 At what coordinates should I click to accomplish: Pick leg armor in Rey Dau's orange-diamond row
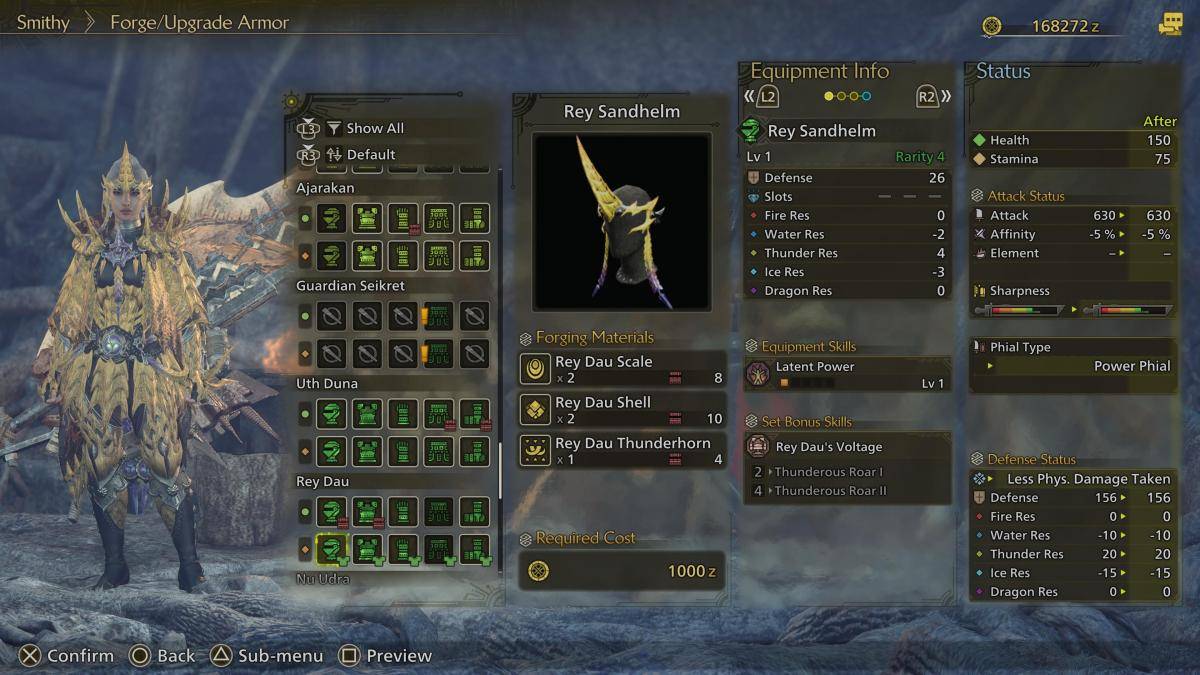(474, 549)
